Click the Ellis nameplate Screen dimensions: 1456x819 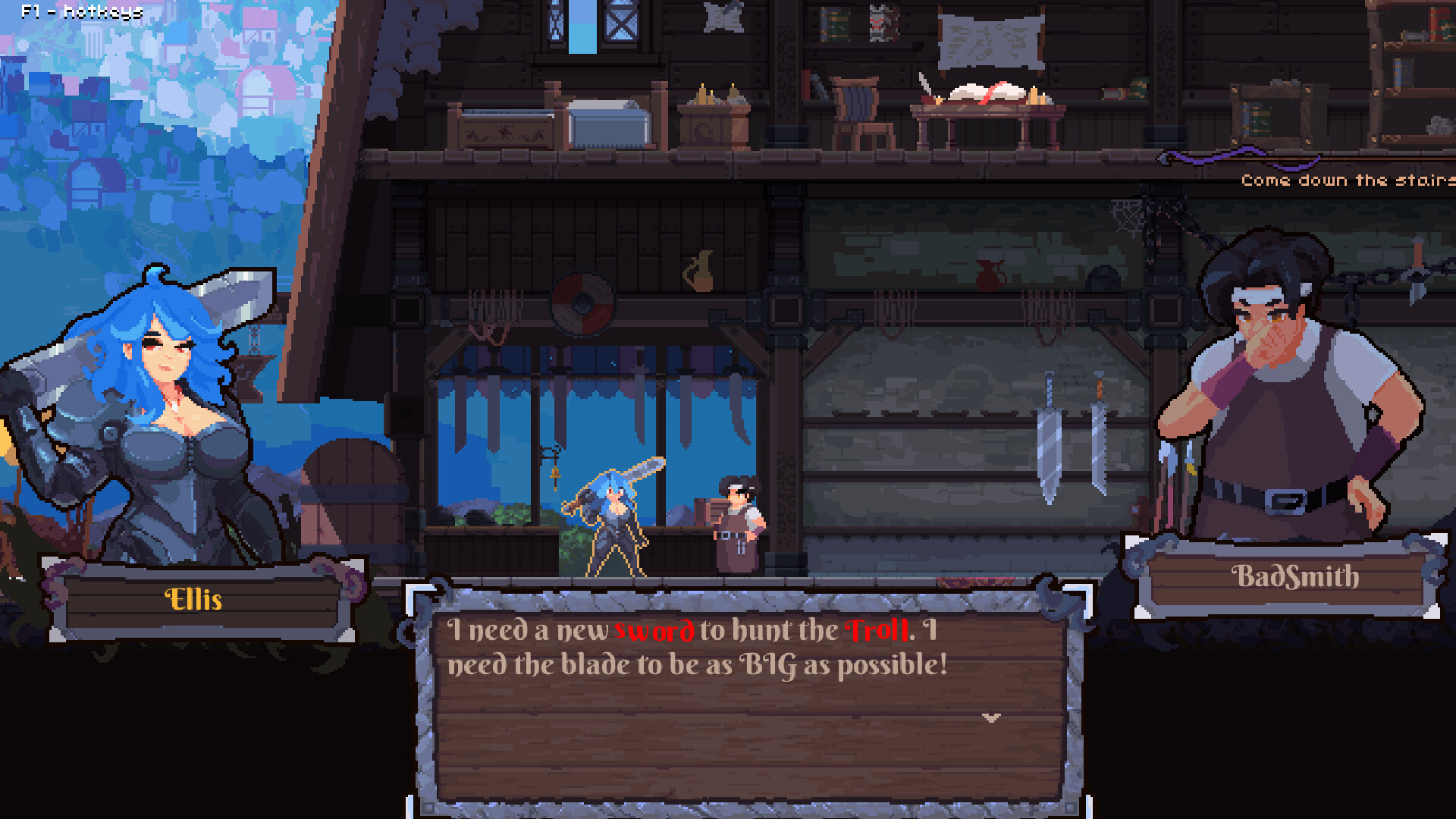pos(193,601)
